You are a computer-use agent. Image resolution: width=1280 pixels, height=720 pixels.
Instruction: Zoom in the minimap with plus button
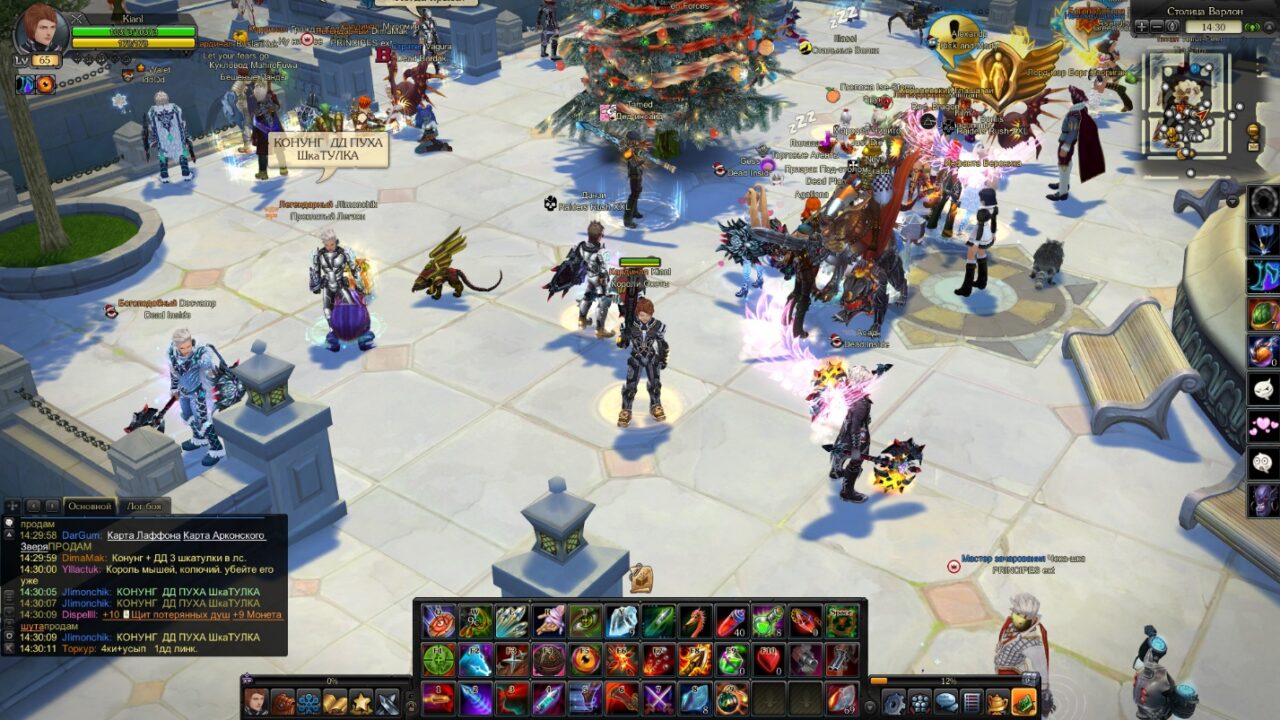[1142, 27]
